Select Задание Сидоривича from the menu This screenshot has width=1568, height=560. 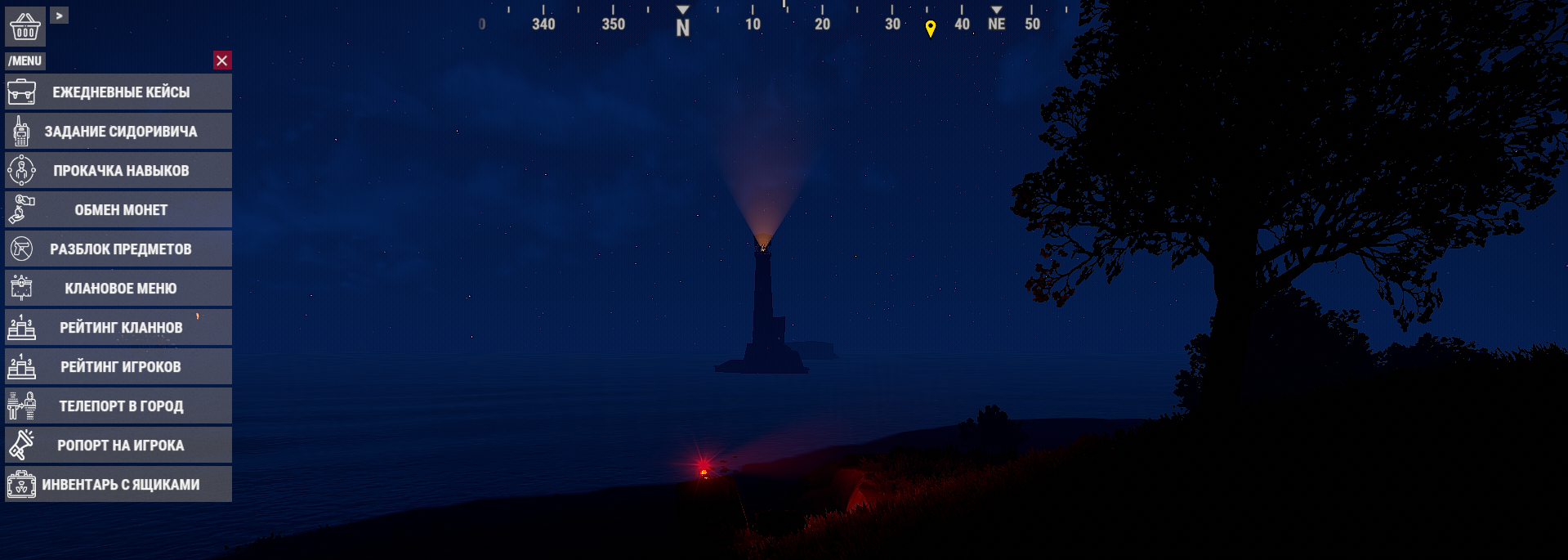coord(118,131)
